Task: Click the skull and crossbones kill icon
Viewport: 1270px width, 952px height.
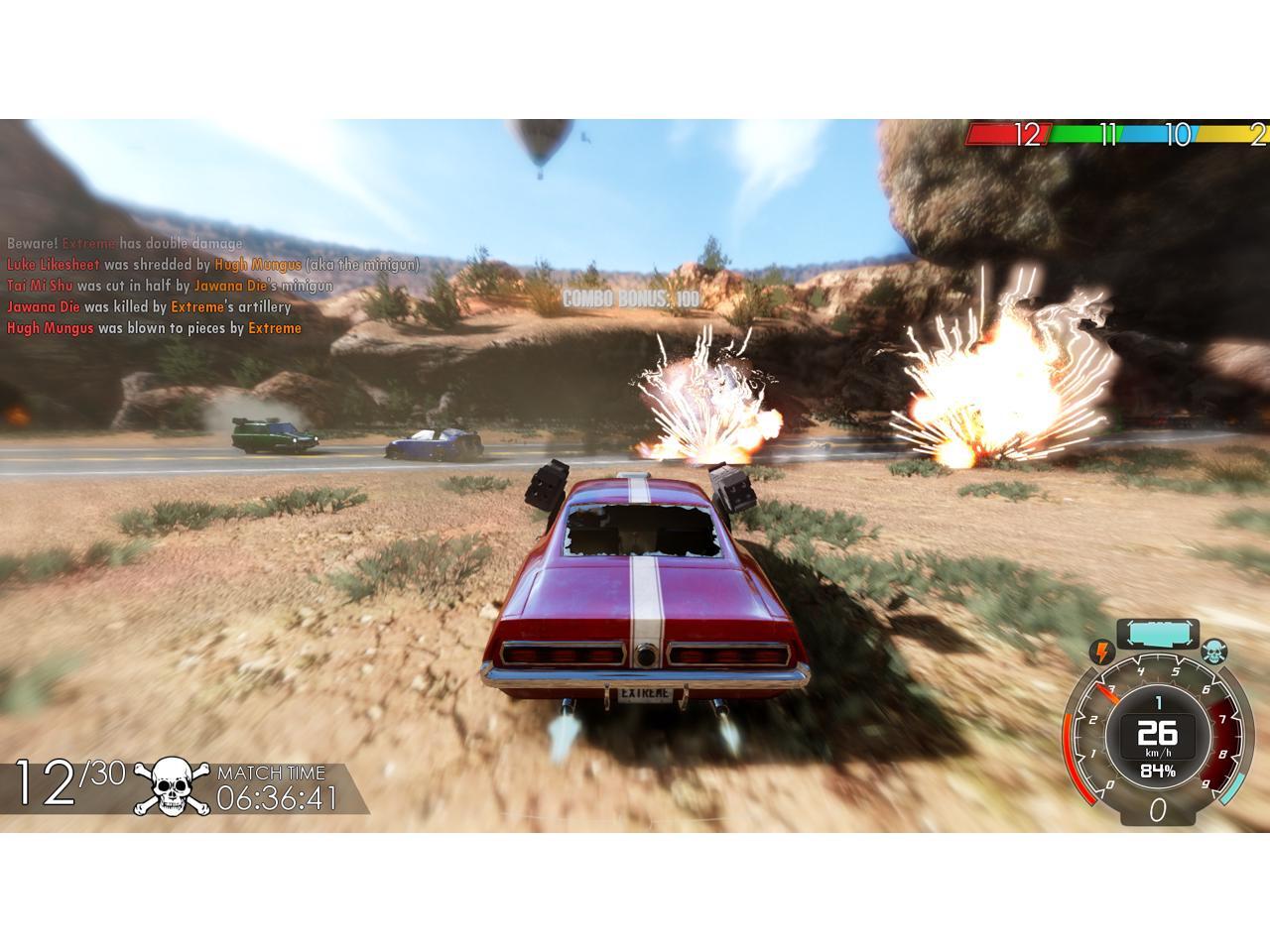Action: pos(172,786)
